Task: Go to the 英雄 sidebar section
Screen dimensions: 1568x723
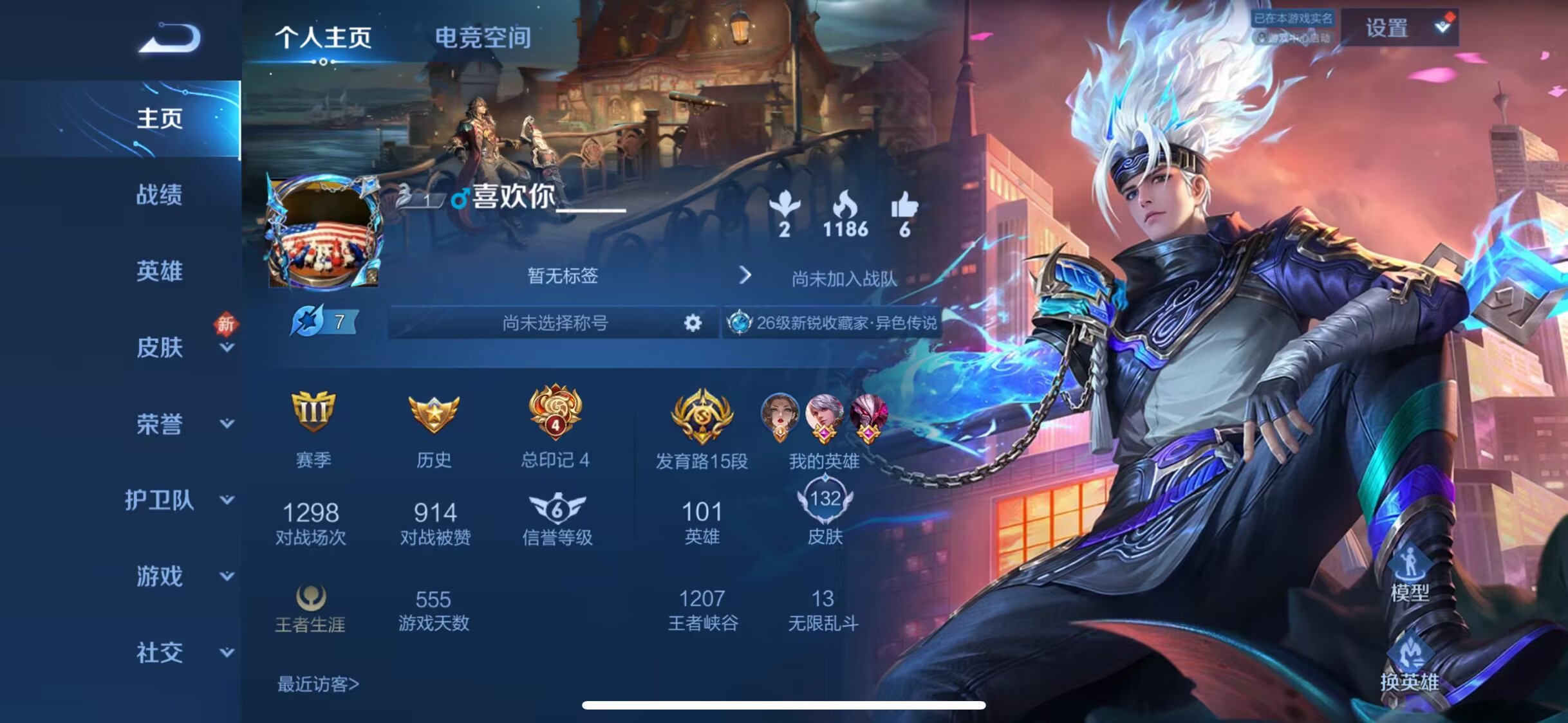Action: tap(159, 271)
